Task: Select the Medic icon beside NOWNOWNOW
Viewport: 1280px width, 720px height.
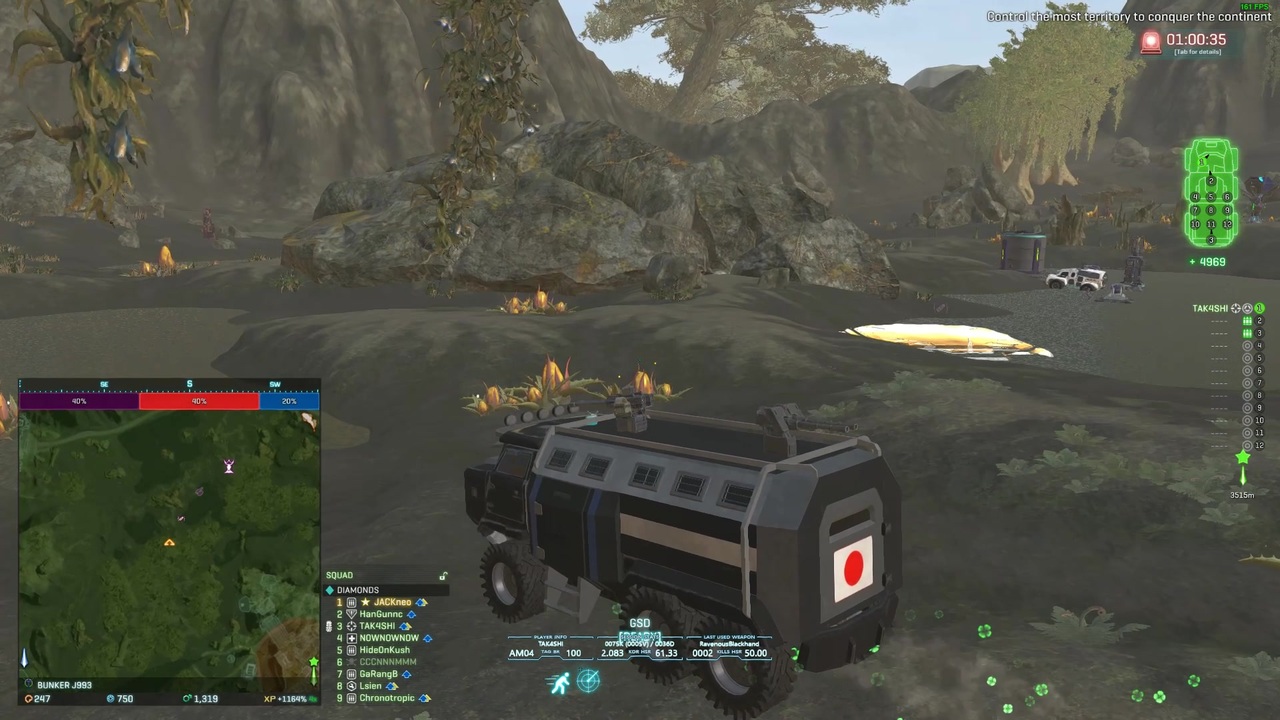Action: click(352, 637)
